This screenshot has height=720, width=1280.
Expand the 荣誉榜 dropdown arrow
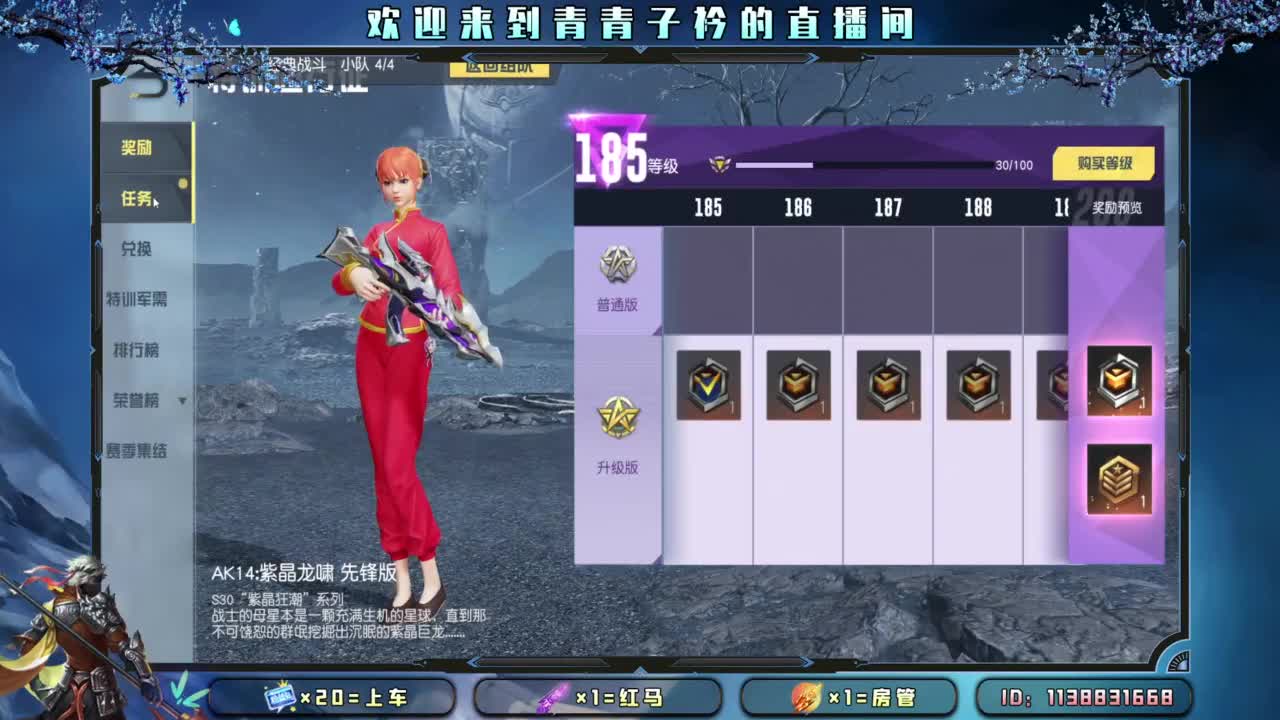[183, 401]
